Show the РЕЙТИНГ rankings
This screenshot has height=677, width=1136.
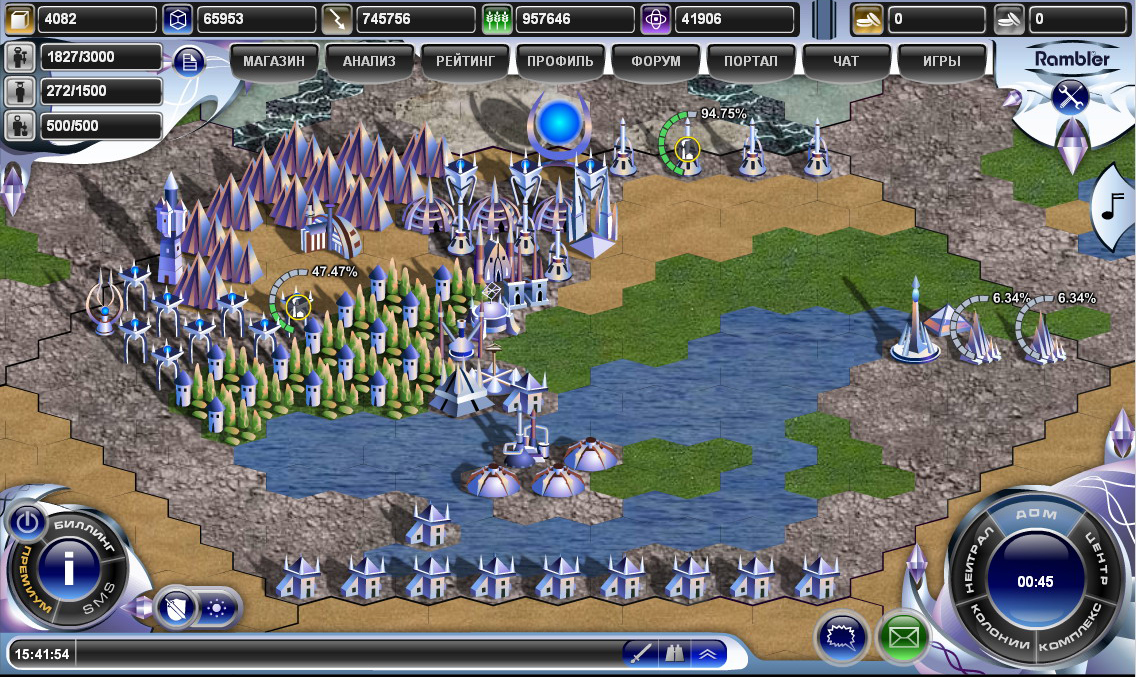465,61
